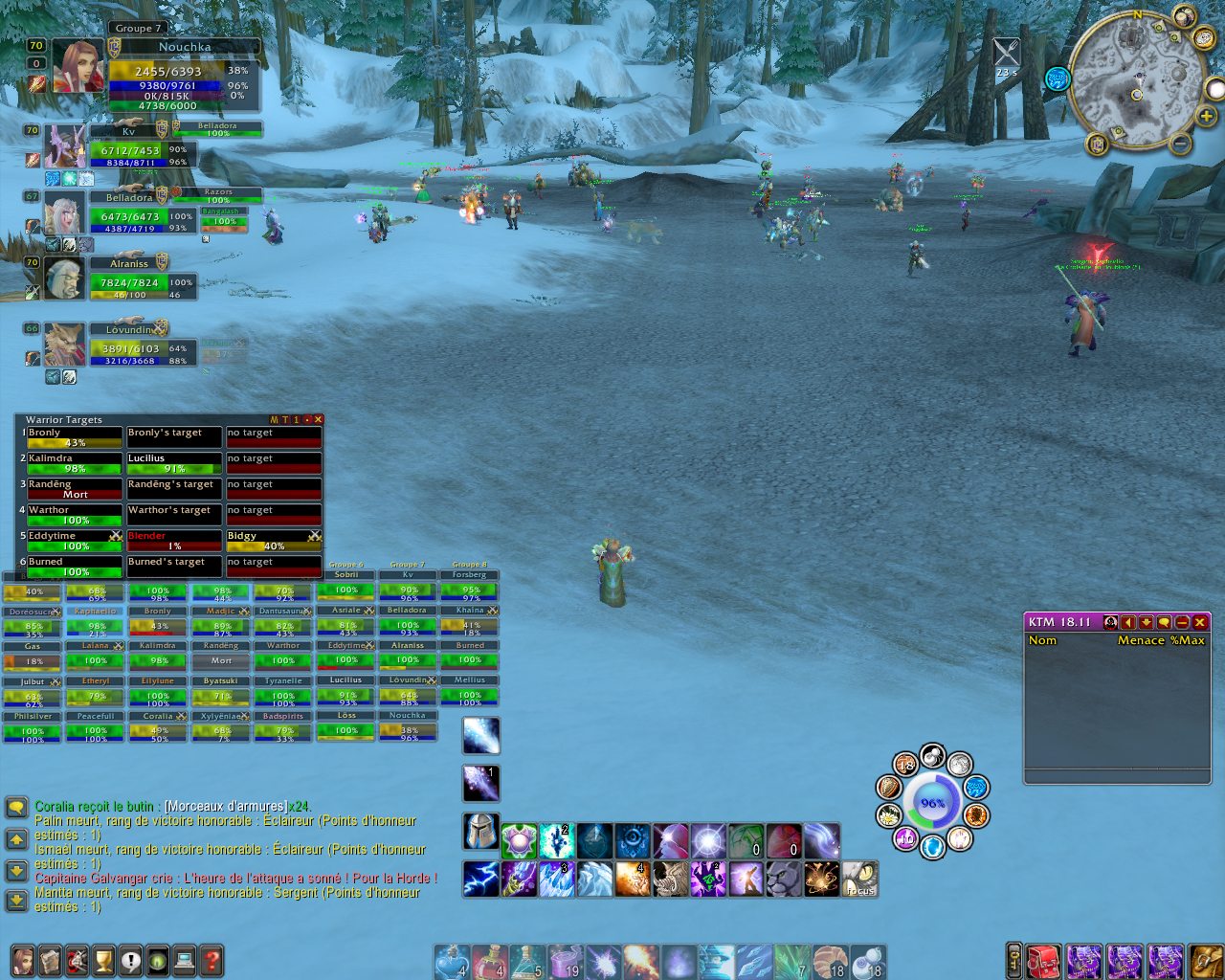1225x980 pixels.
Task: Use the focus cat-eye macro button
Action: click(860, 879)
